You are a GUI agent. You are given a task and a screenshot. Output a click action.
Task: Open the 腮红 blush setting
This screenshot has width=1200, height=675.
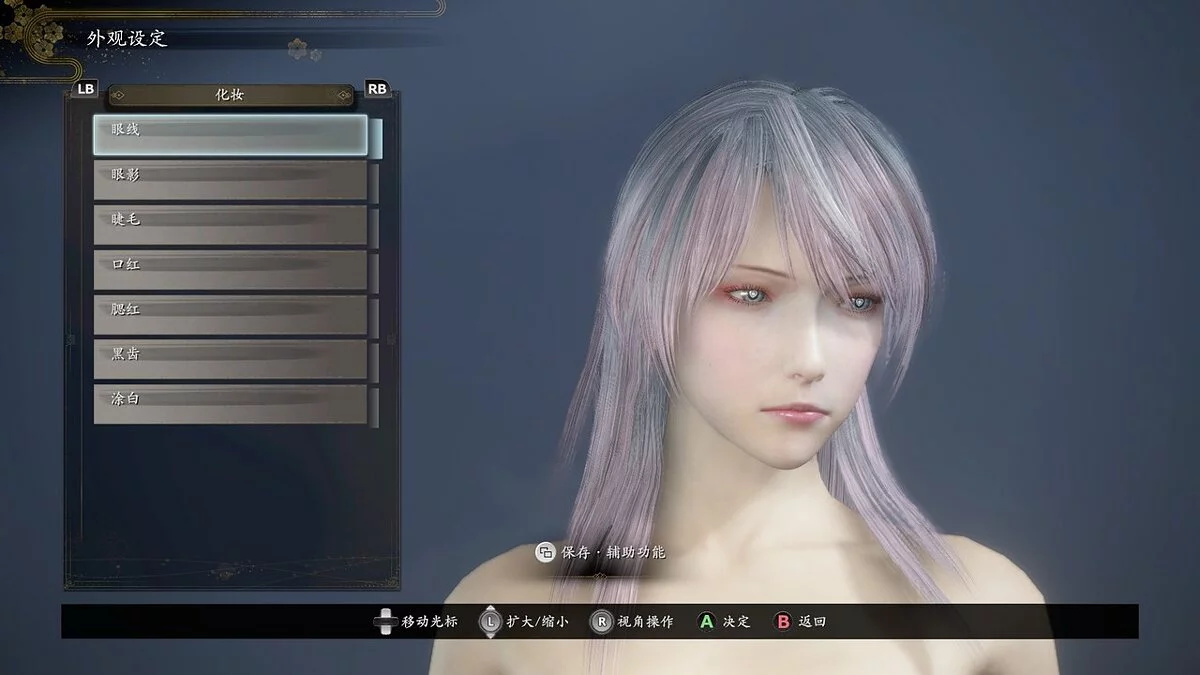230,315
